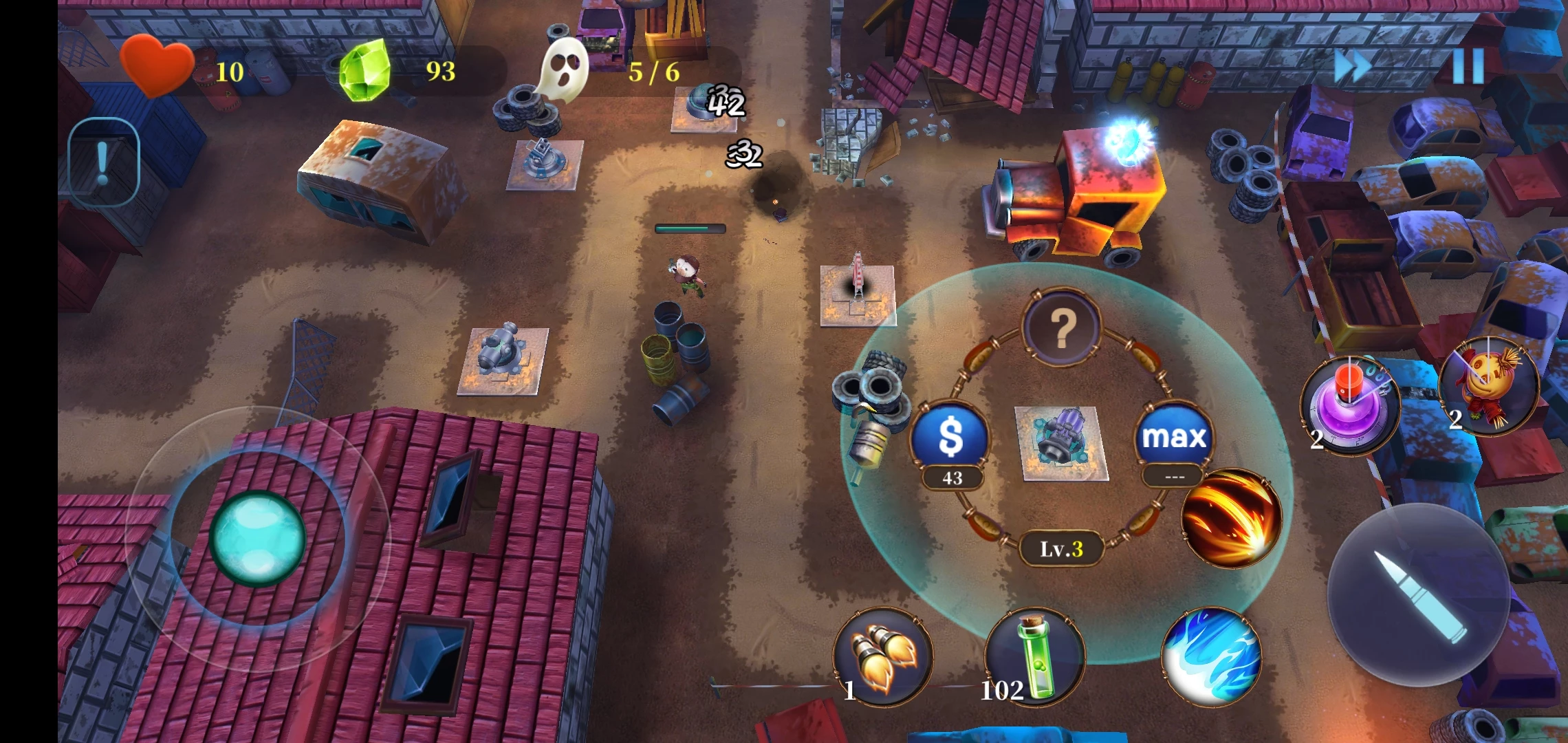Activate the fire slash skill
This screenshot has height=743, width=1568.
(x=1231, y=517)
